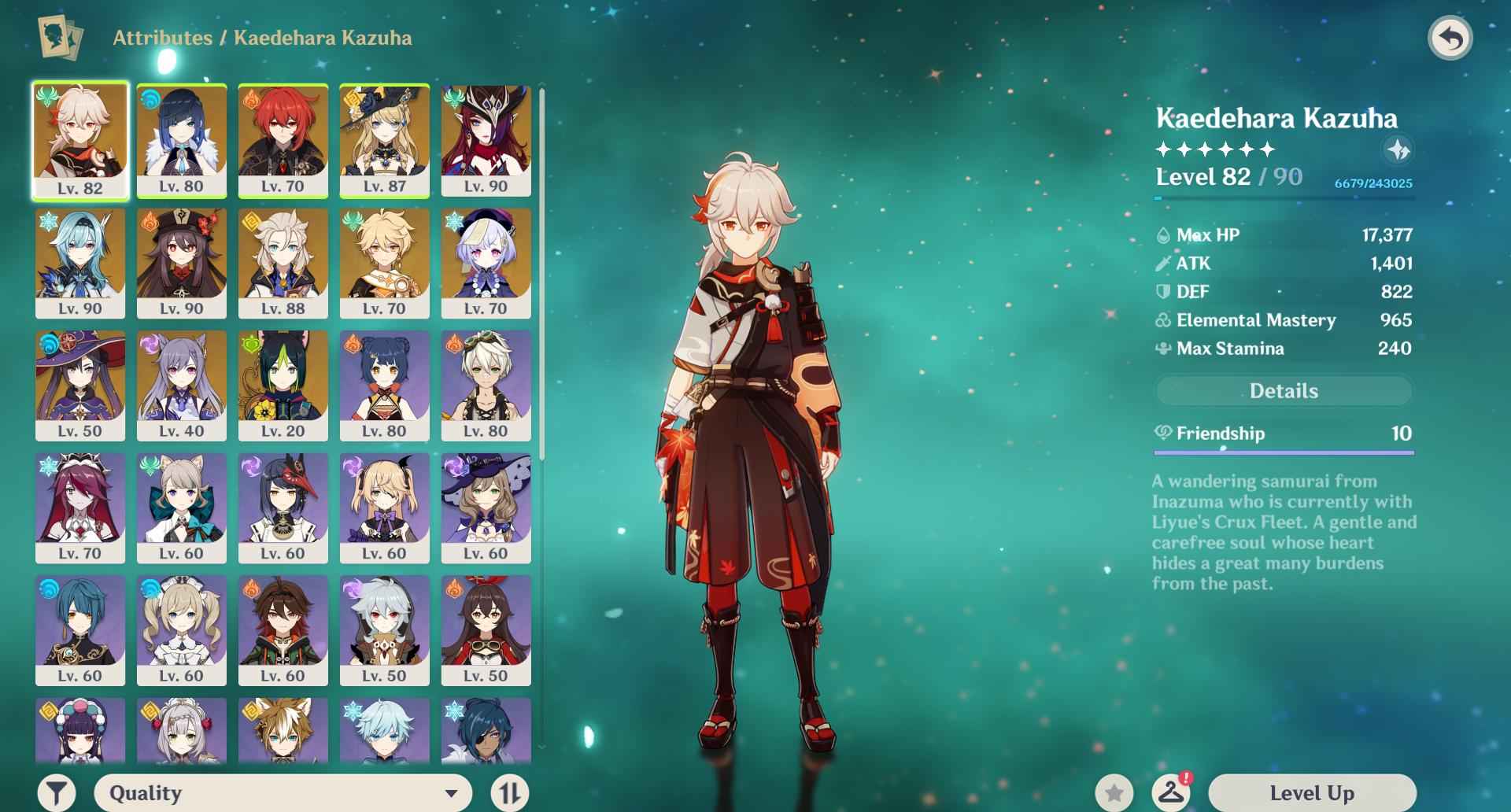Click the ATK sword stat icon
The image size is (1511, 812).
tap(1163, 264)
